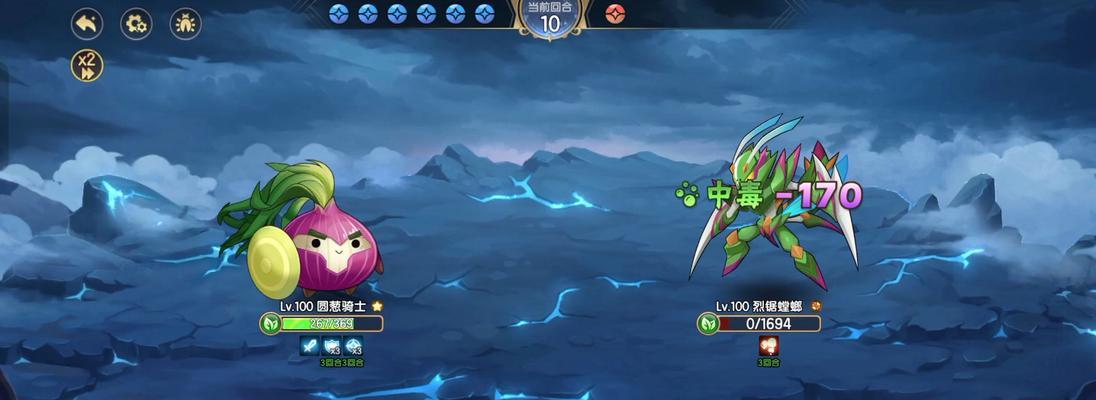Inspect the red status effect on 烈锯螳螂

tap(770, 345)
